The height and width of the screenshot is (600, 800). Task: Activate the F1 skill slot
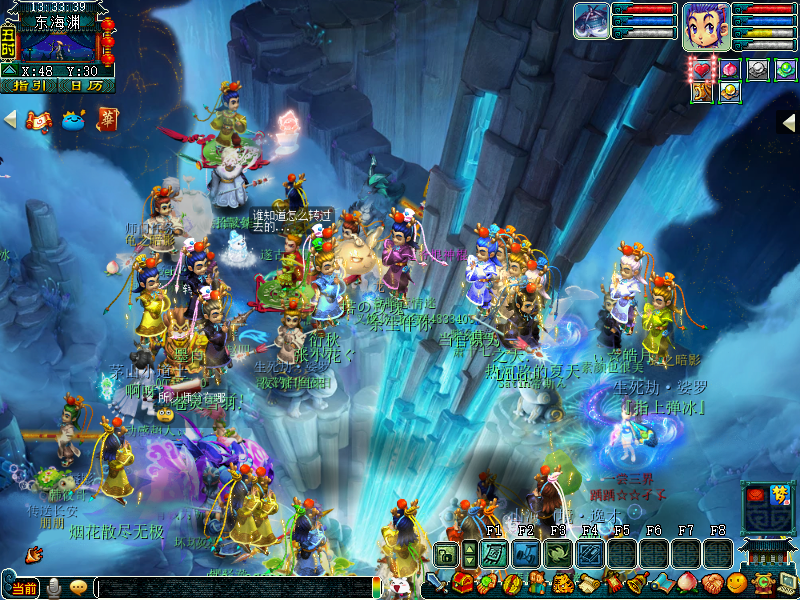(494, 553)
